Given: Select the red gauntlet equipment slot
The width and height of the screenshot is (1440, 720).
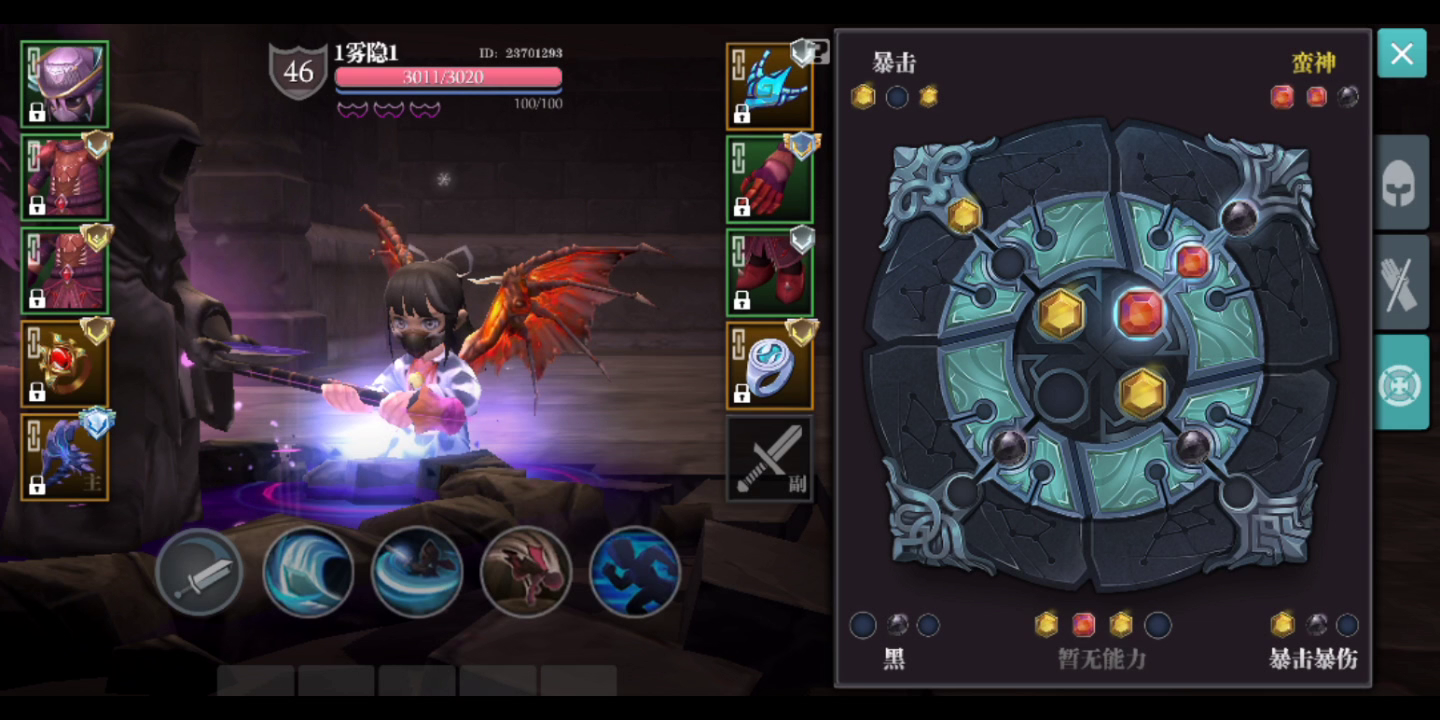Looking at the screenshot, I should pos(769,179).
